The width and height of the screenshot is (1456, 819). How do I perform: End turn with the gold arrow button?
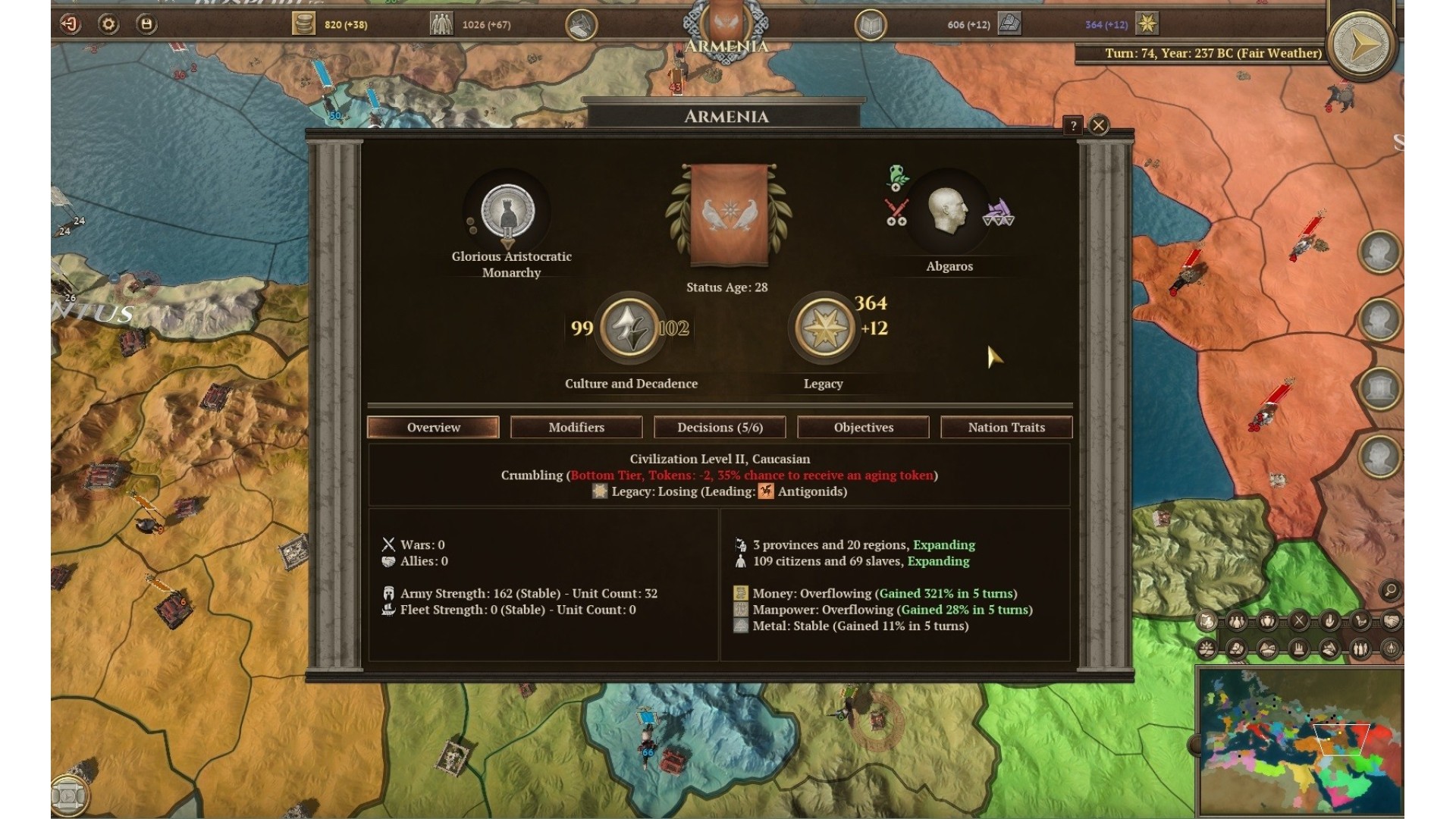click(x=1361, y=44)
